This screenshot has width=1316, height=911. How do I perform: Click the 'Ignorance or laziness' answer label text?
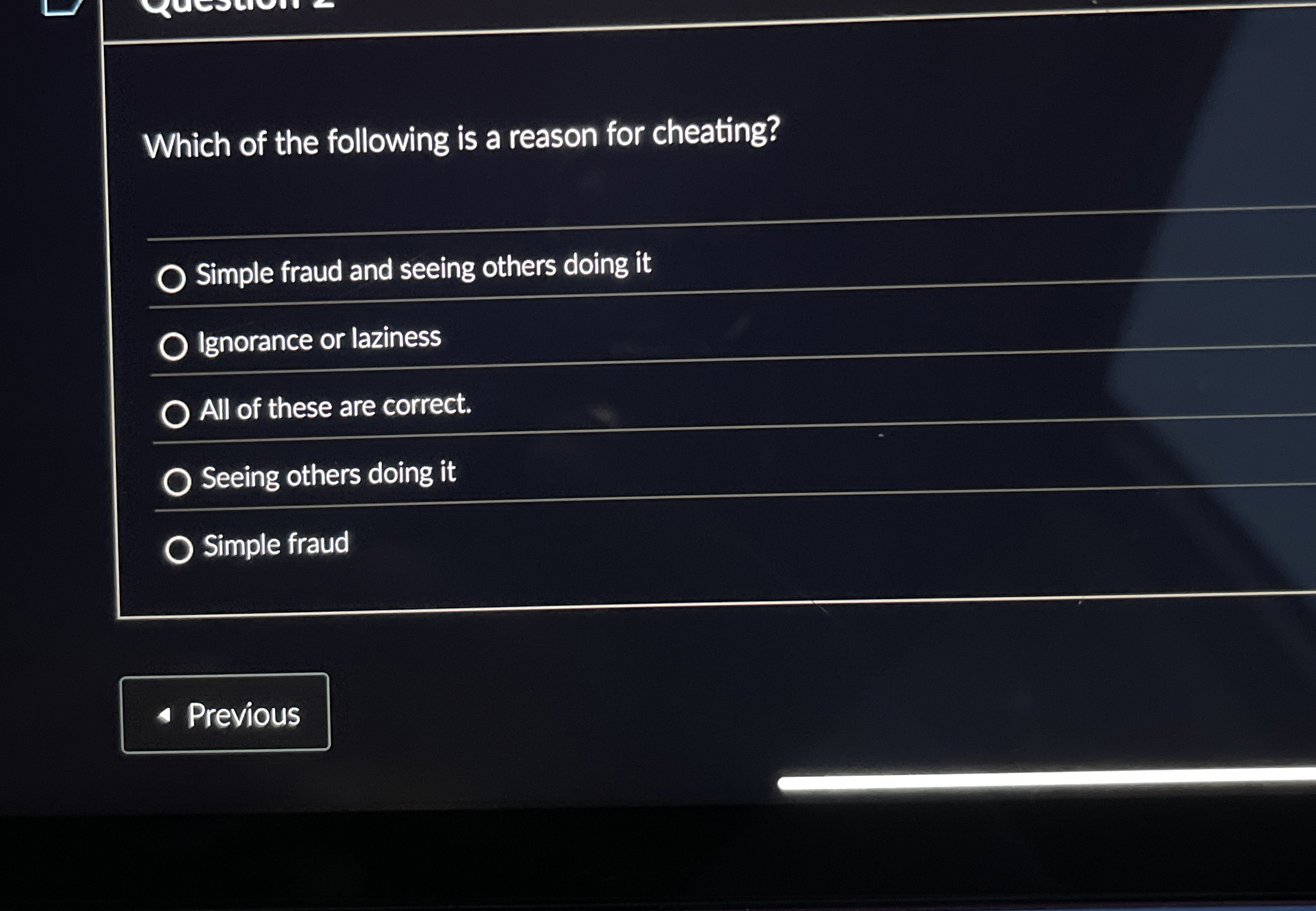pyautogui.click(x=320, y=339)
